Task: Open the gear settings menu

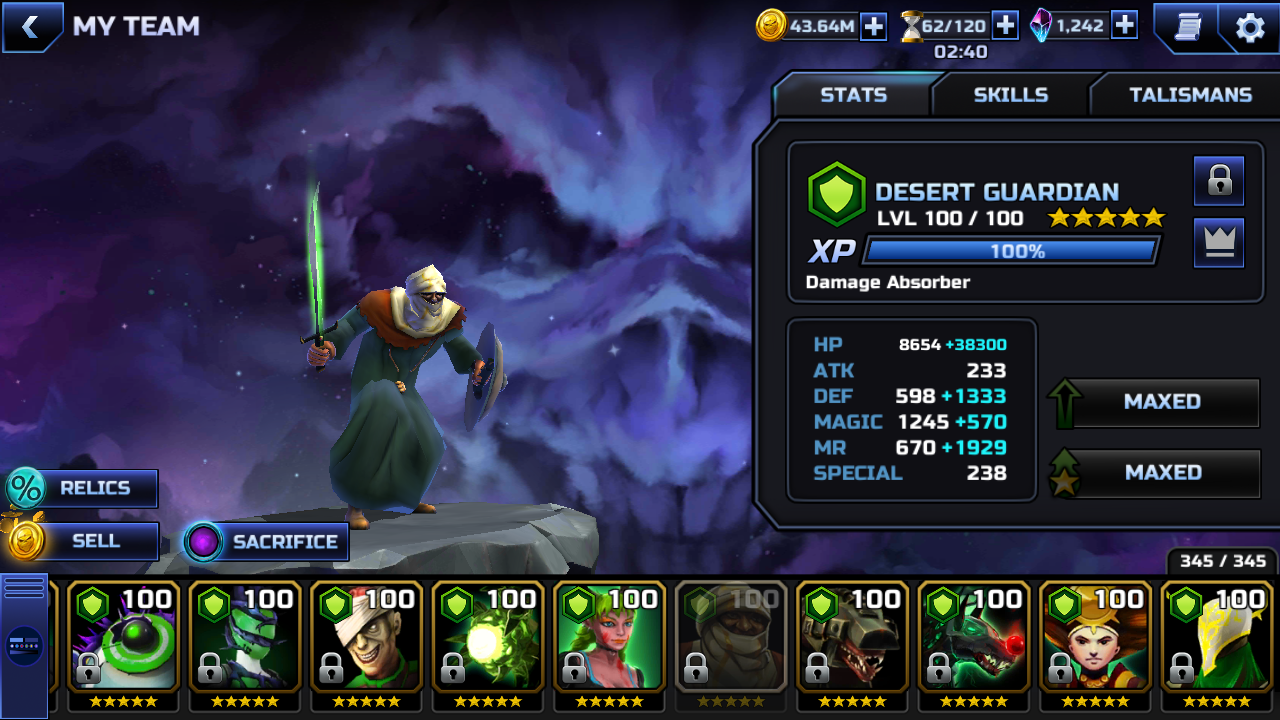Action: pyautogui.click(x=1250, y=27)
